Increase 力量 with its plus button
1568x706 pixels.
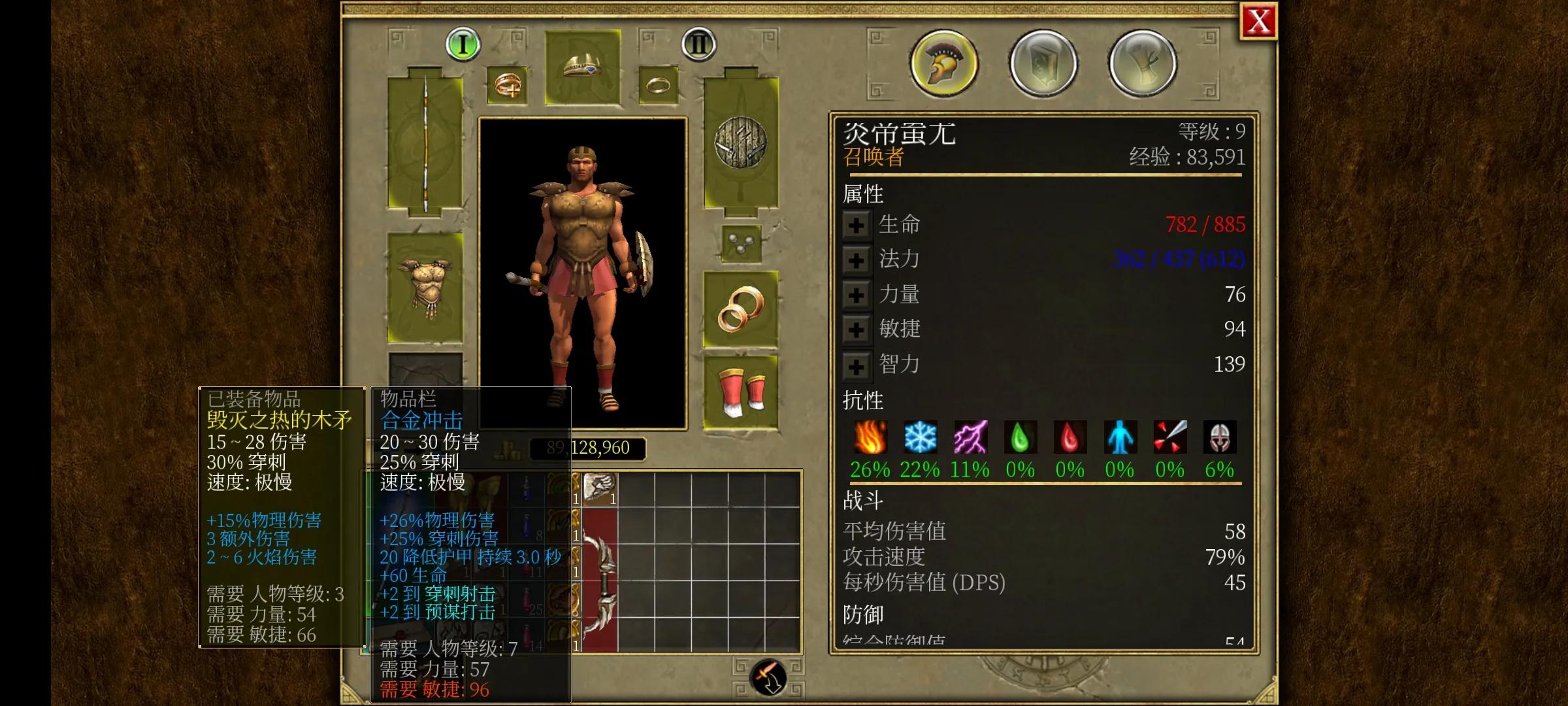pos(856,294)
